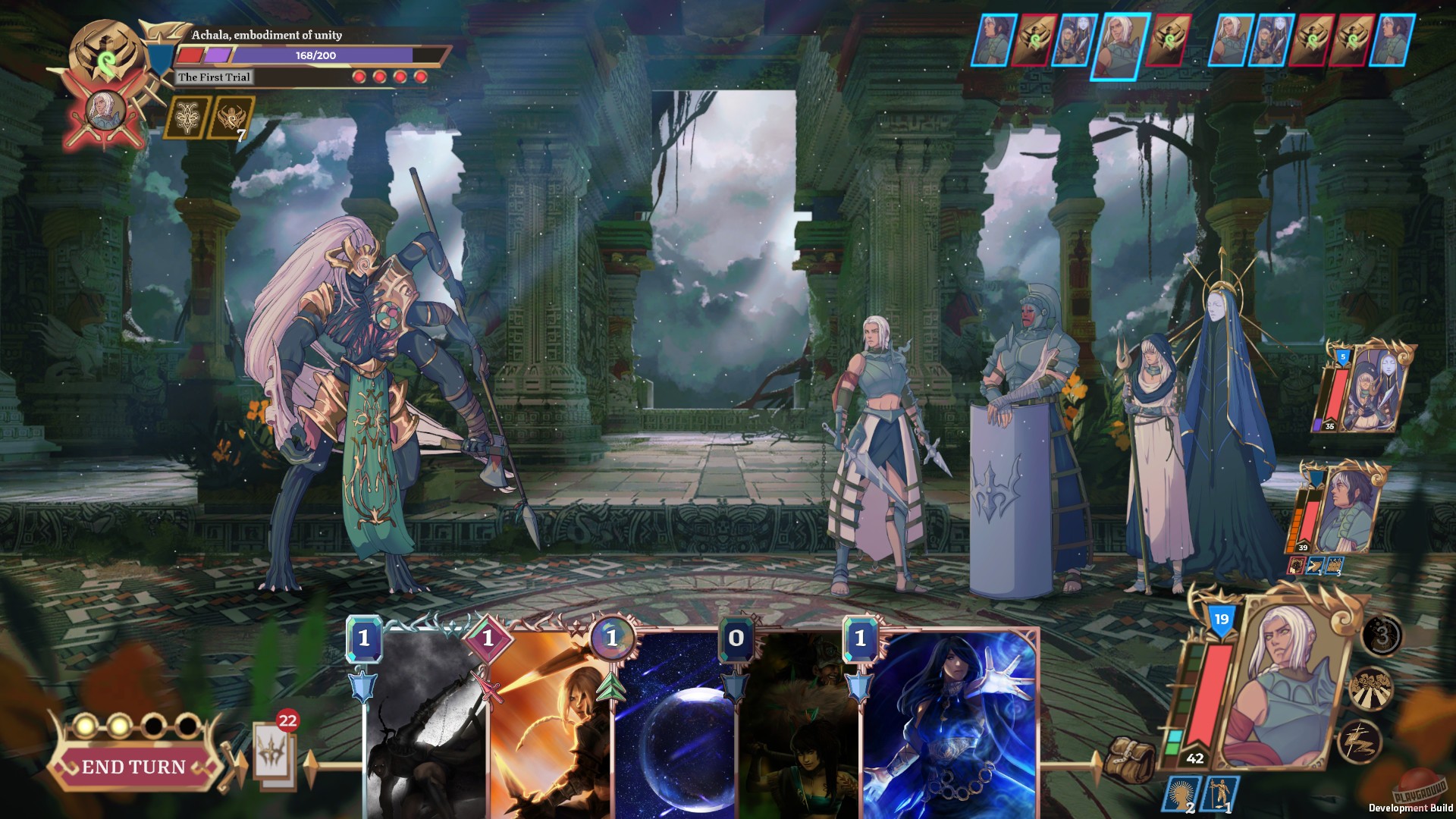Toggle the sun token showing 2 at bottom right
Screen dimensions: 1456x819
(1181, 794)
